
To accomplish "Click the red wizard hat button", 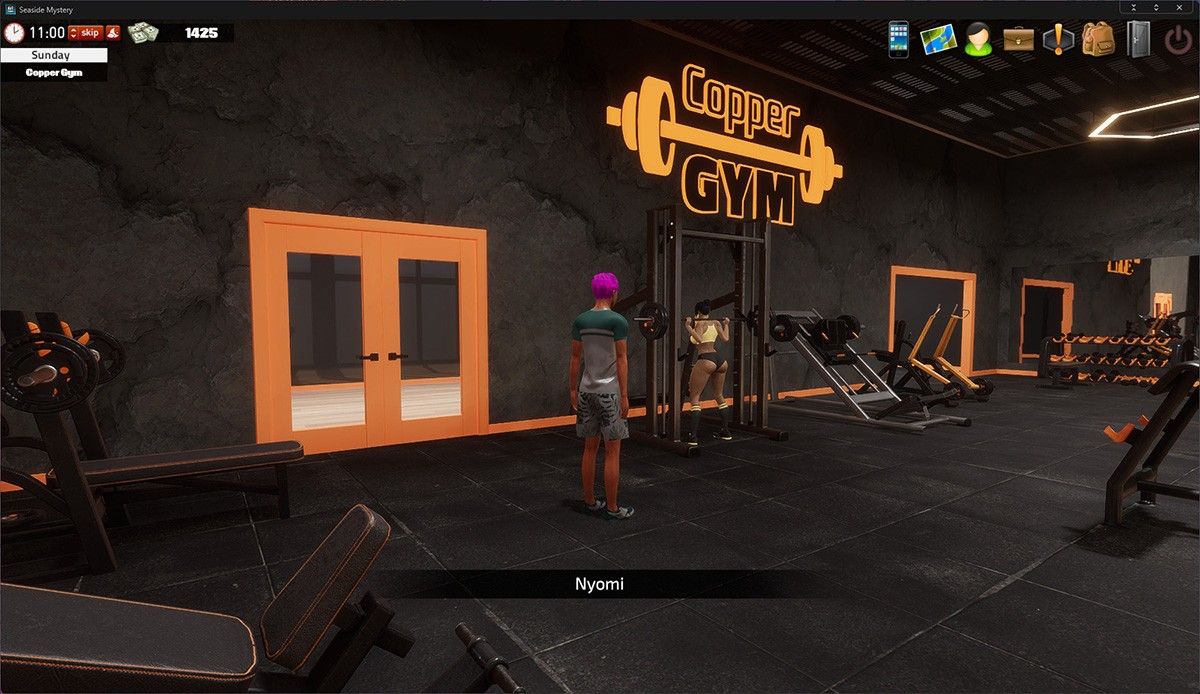I will coord(113,33).
